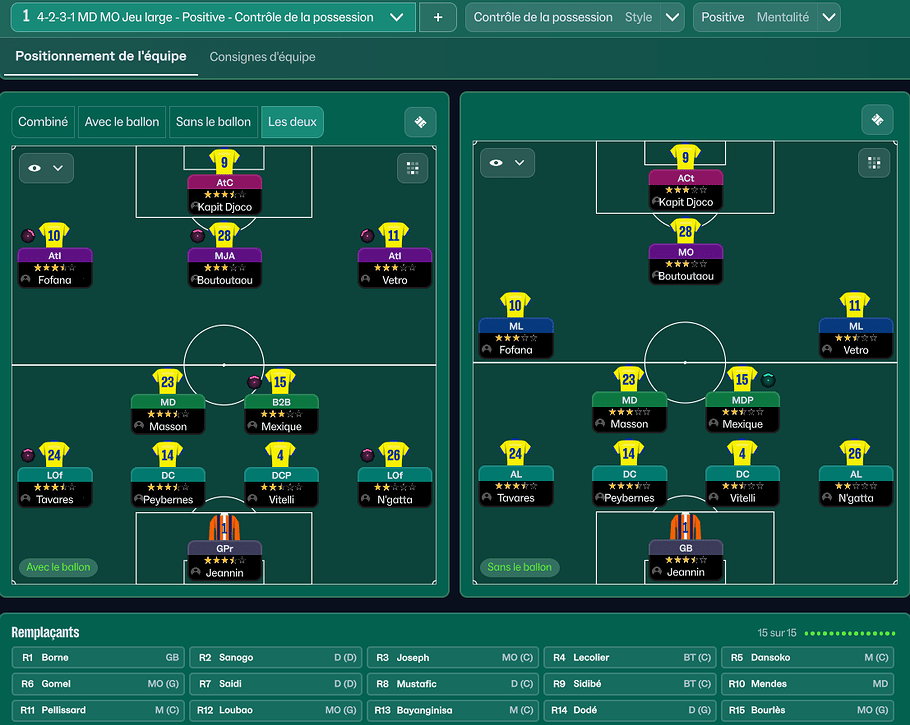
Task: Open the eye visibility dropdown on left pitch
Action: (x=46, y=168)
